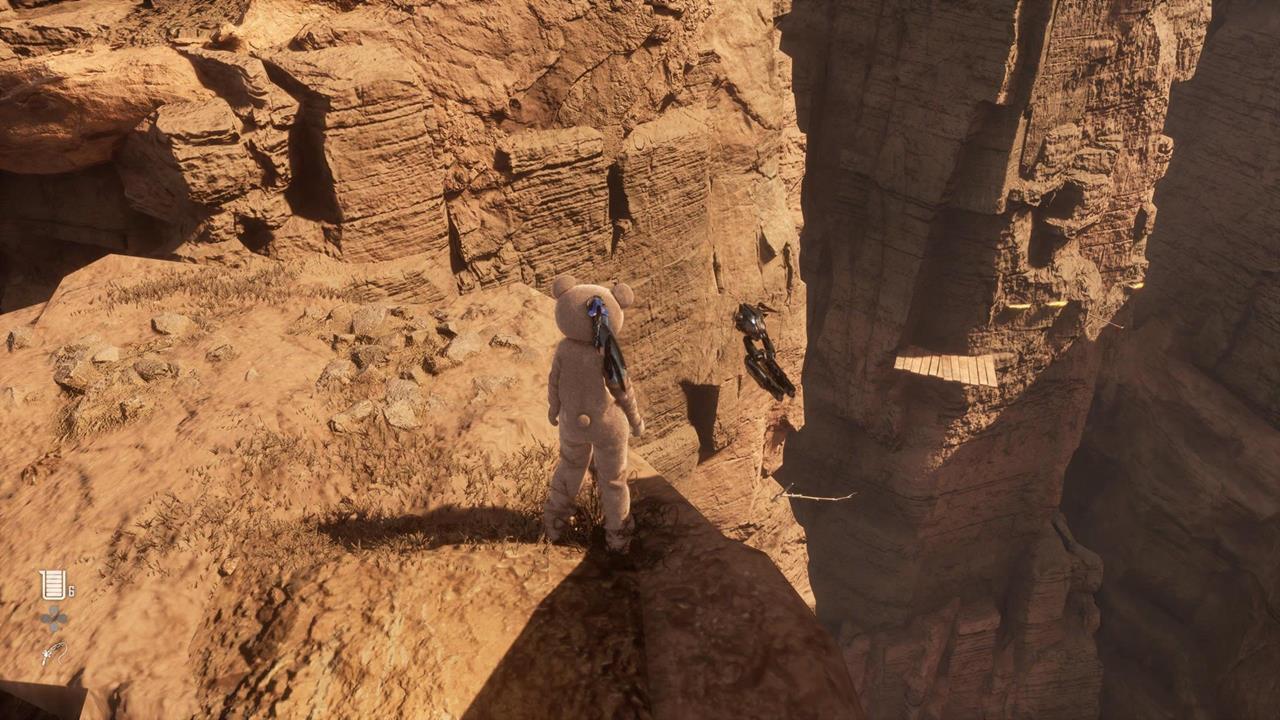Select the healing potion beaker icon
This screenshot has width=1280, height=720.
point(52,584)
